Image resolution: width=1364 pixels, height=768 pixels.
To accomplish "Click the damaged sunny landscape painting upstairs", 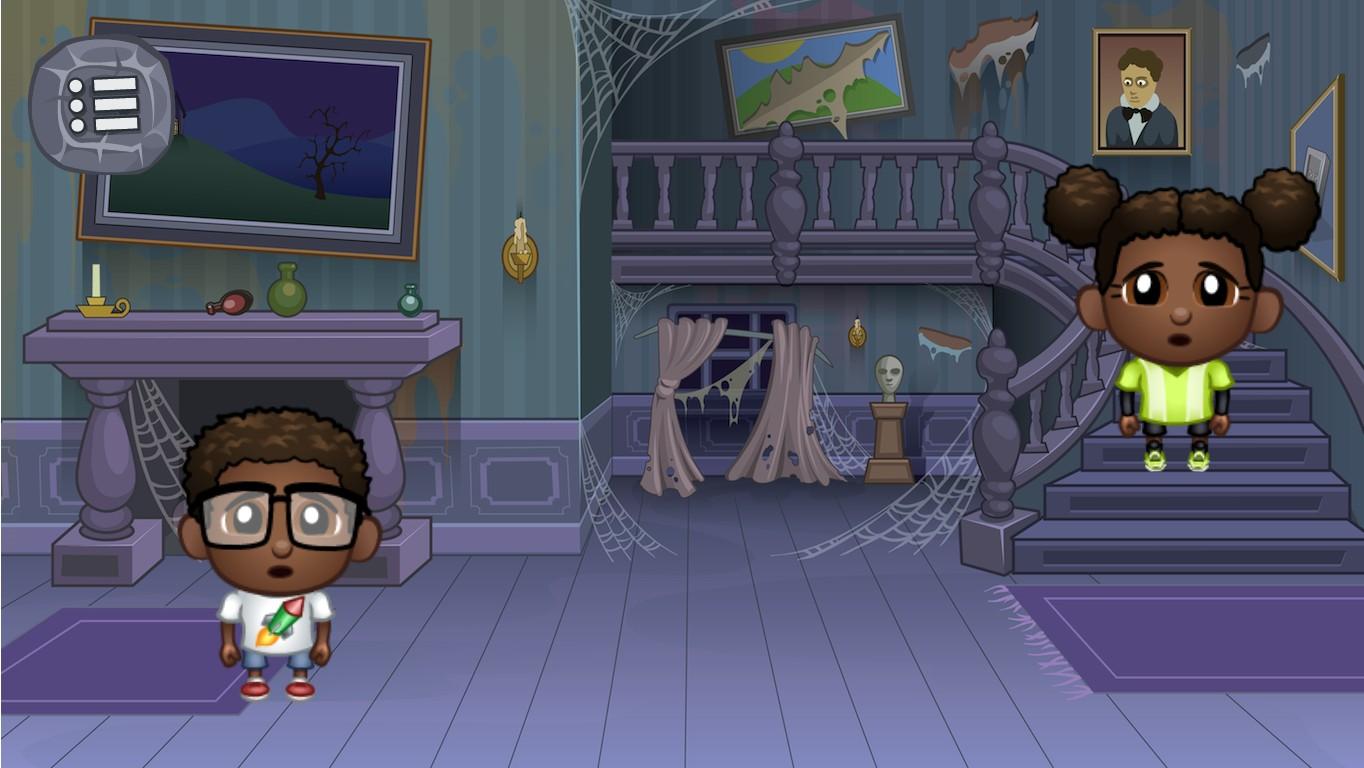I will (x=810, y=80).
